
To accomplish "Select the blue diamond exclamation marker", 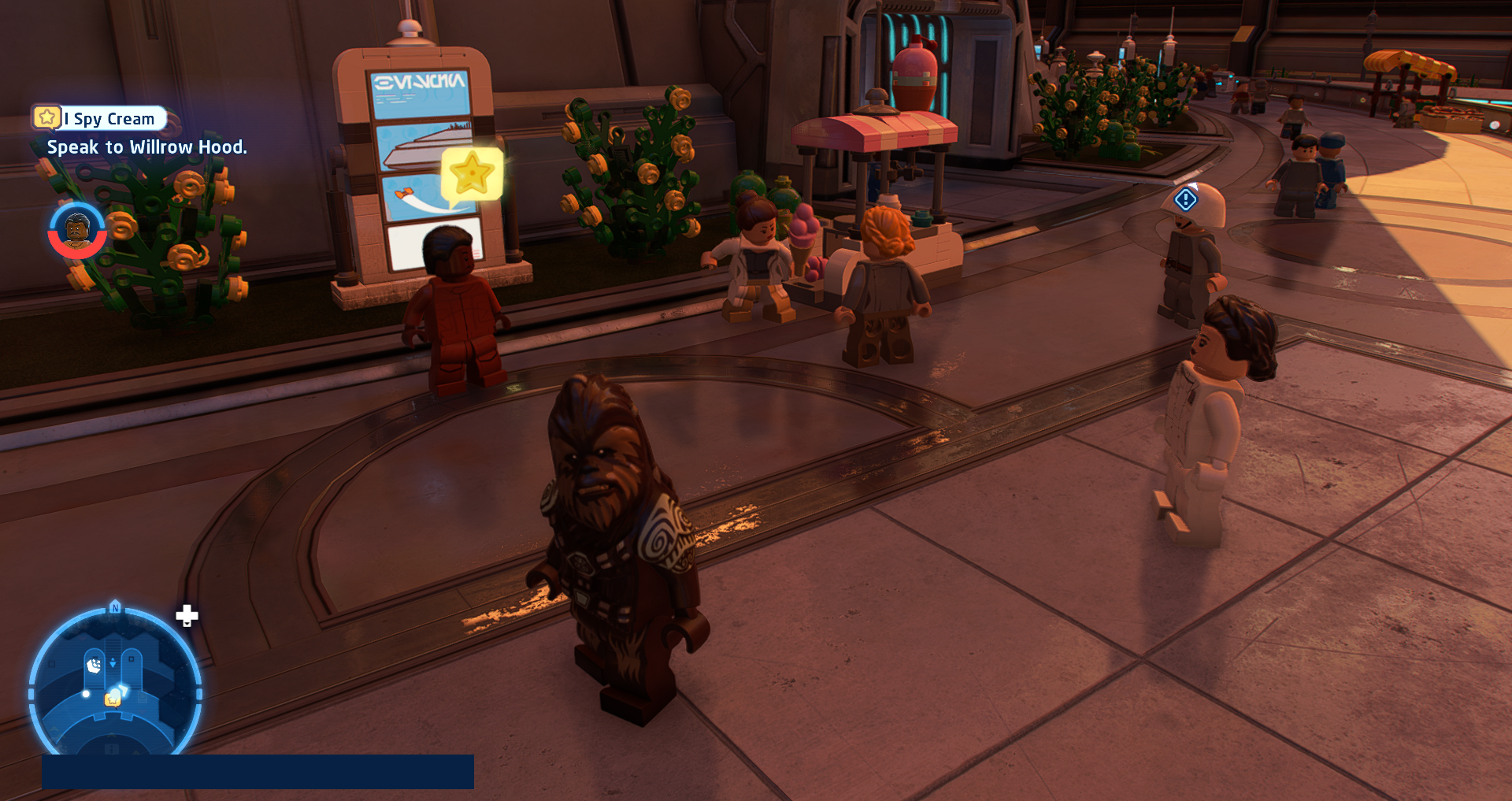I will point(1185,199).
